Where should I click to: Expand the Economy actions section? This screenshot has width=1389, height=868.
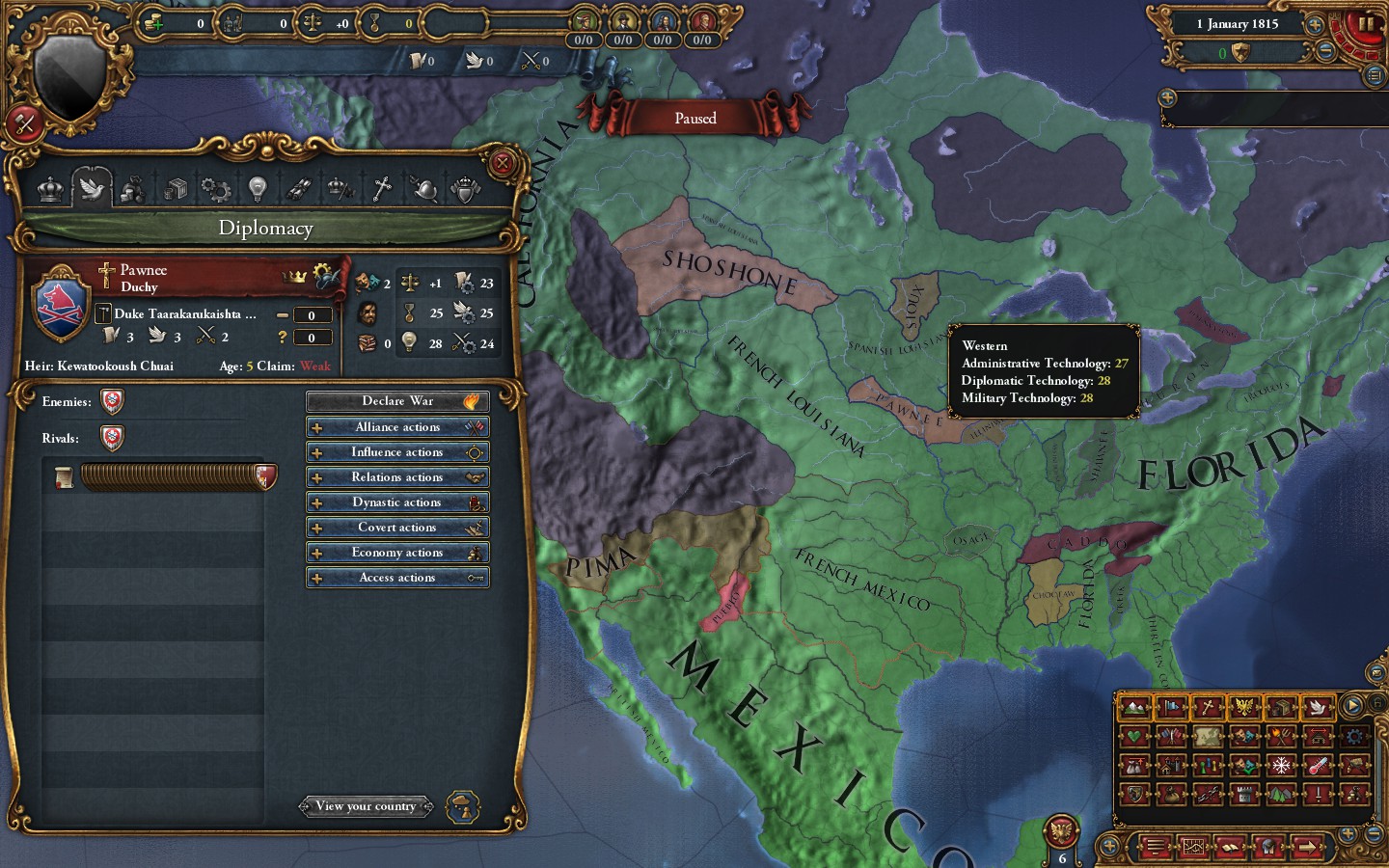tap(396, 552)
